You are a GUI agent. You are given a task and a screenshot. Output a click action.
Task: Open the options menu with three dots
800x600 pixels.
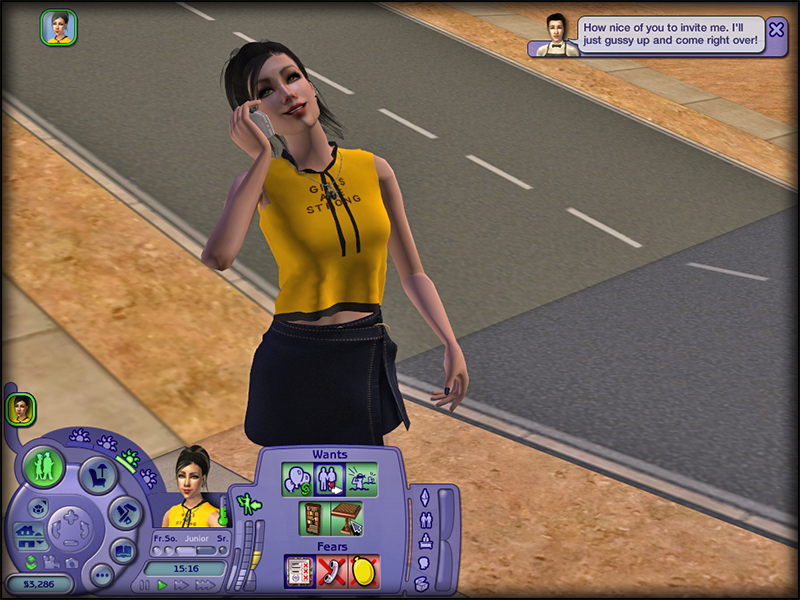point(101,575)
